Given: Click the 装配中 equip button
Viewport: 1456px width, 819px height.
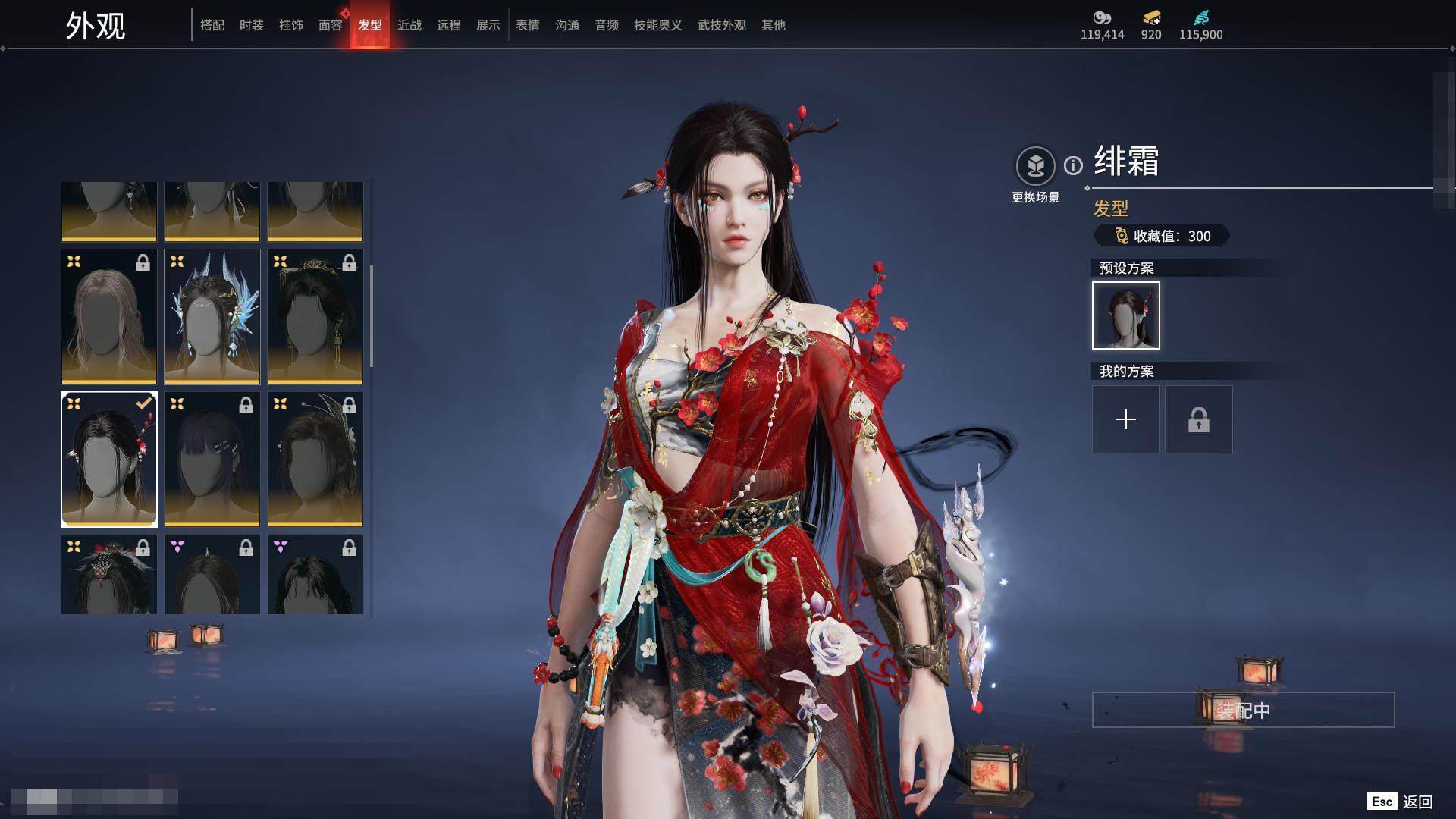Looking at the screenshot, I should click(x=1243, y=710).
